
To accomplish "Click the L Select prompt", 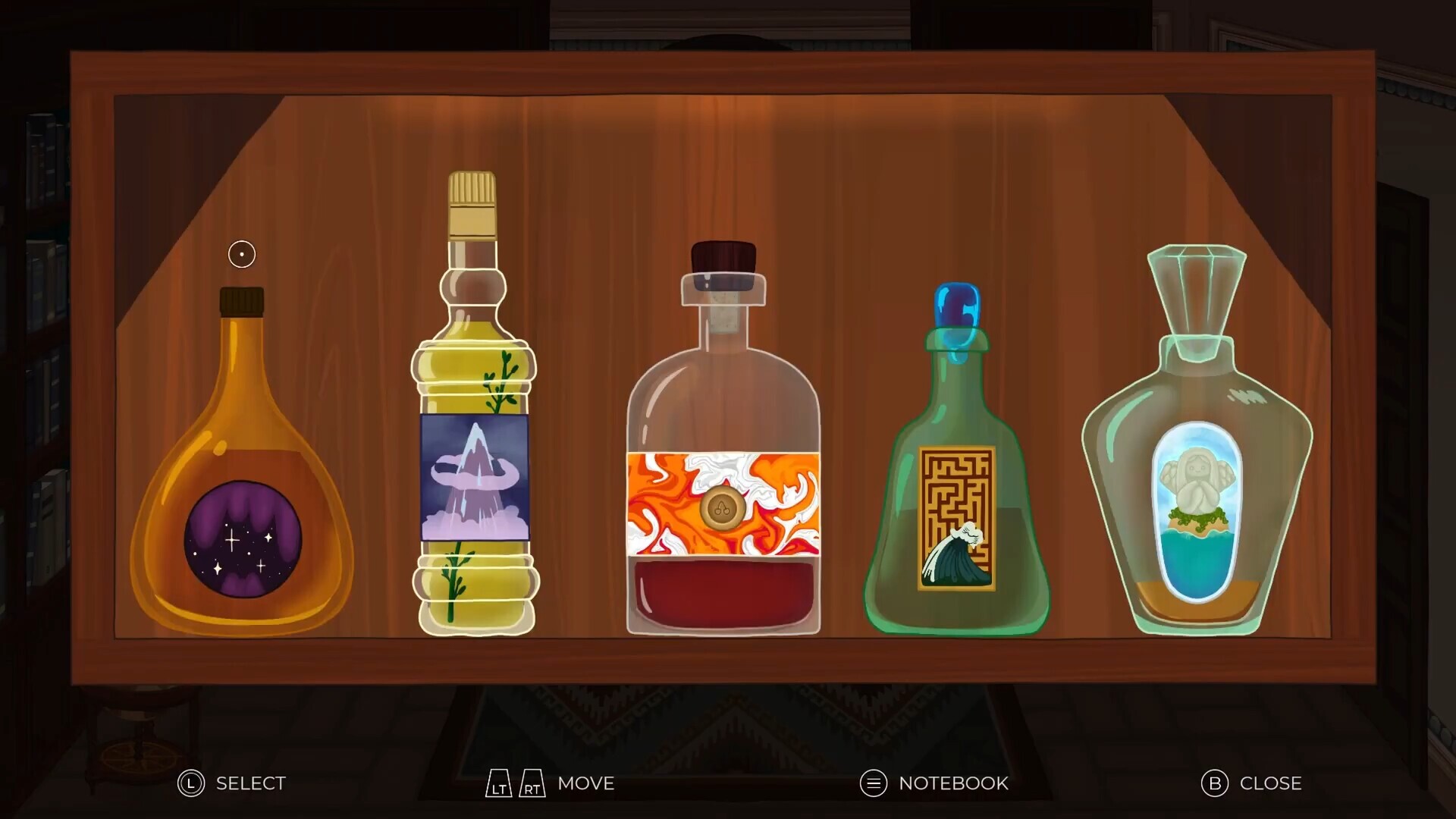I will 227,783.
